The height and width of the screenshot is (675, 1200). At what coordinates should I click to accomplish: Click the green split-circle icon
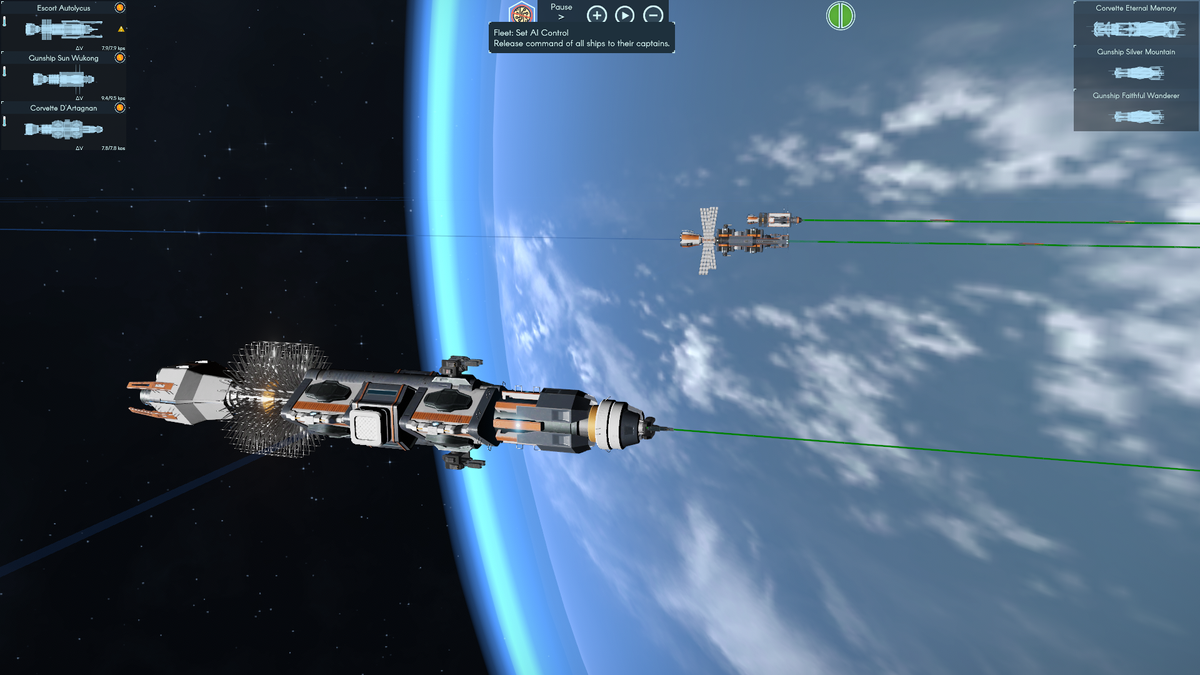click(x=840, y=15)
